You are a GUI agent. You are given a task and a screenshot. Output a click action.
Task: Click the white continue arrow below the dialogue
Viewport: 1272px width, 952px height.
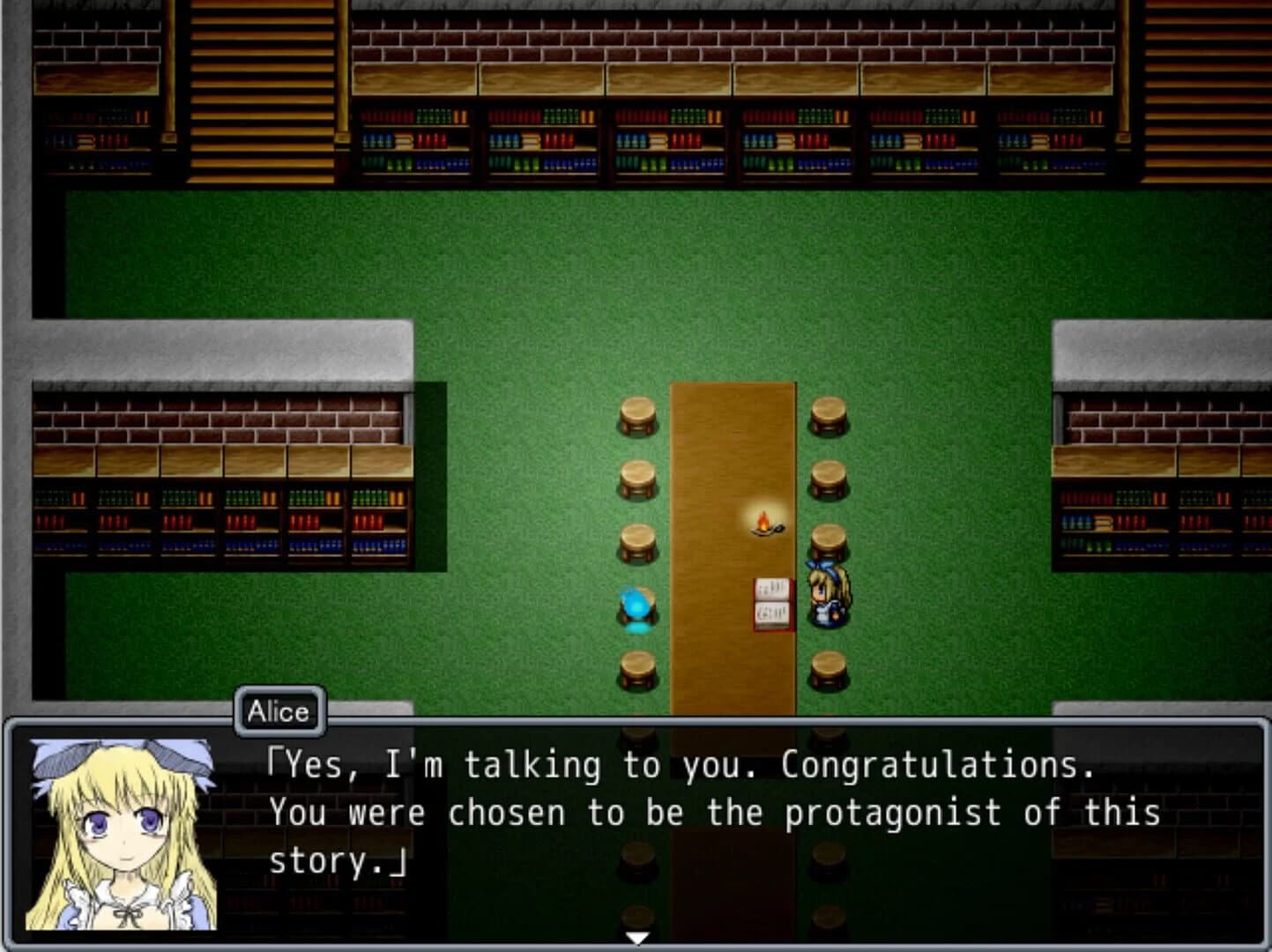point(636,939)
